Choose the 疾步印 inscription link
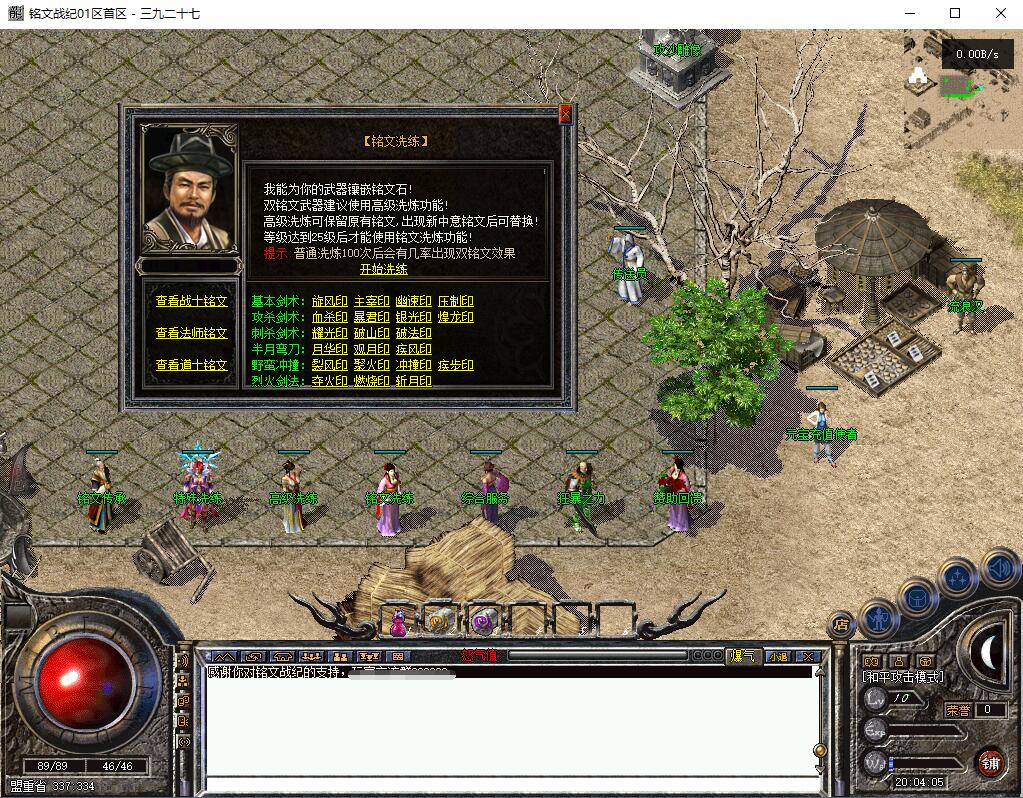This screenshot has width=1023, height=798. 455,365
